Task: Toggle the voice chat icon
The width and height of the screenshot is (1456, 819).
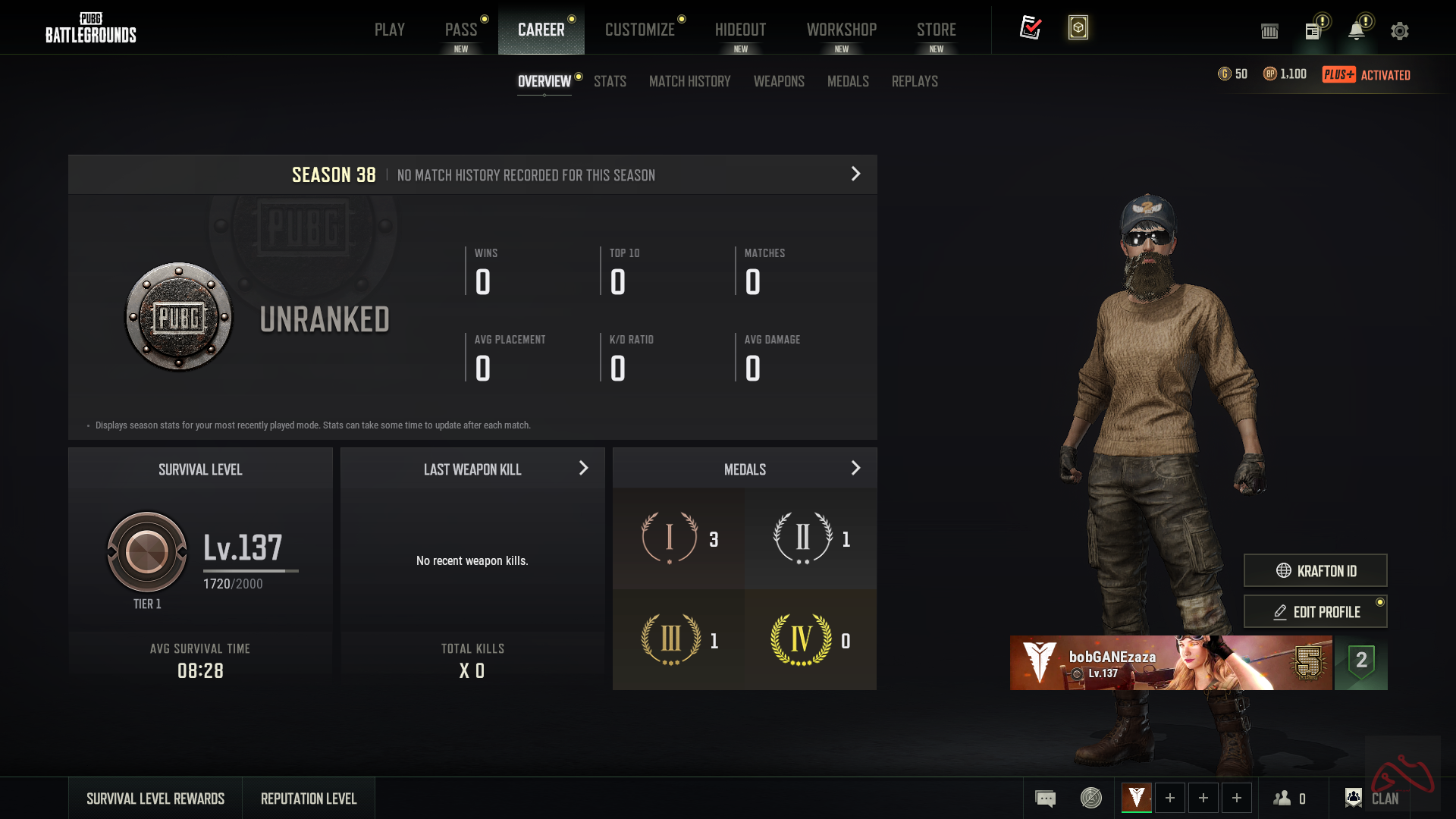Action: tap(1090, 798)
